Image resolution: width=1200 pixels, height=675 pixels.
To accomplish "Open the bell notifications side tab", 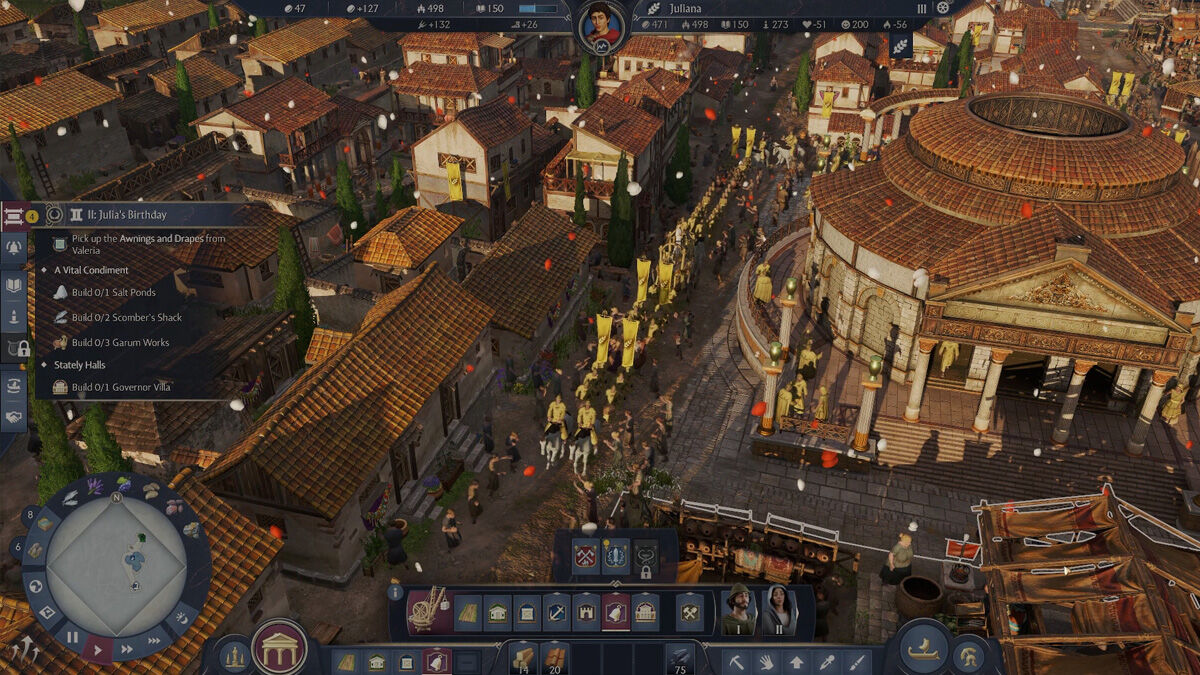I will click(x=14, y=250).
